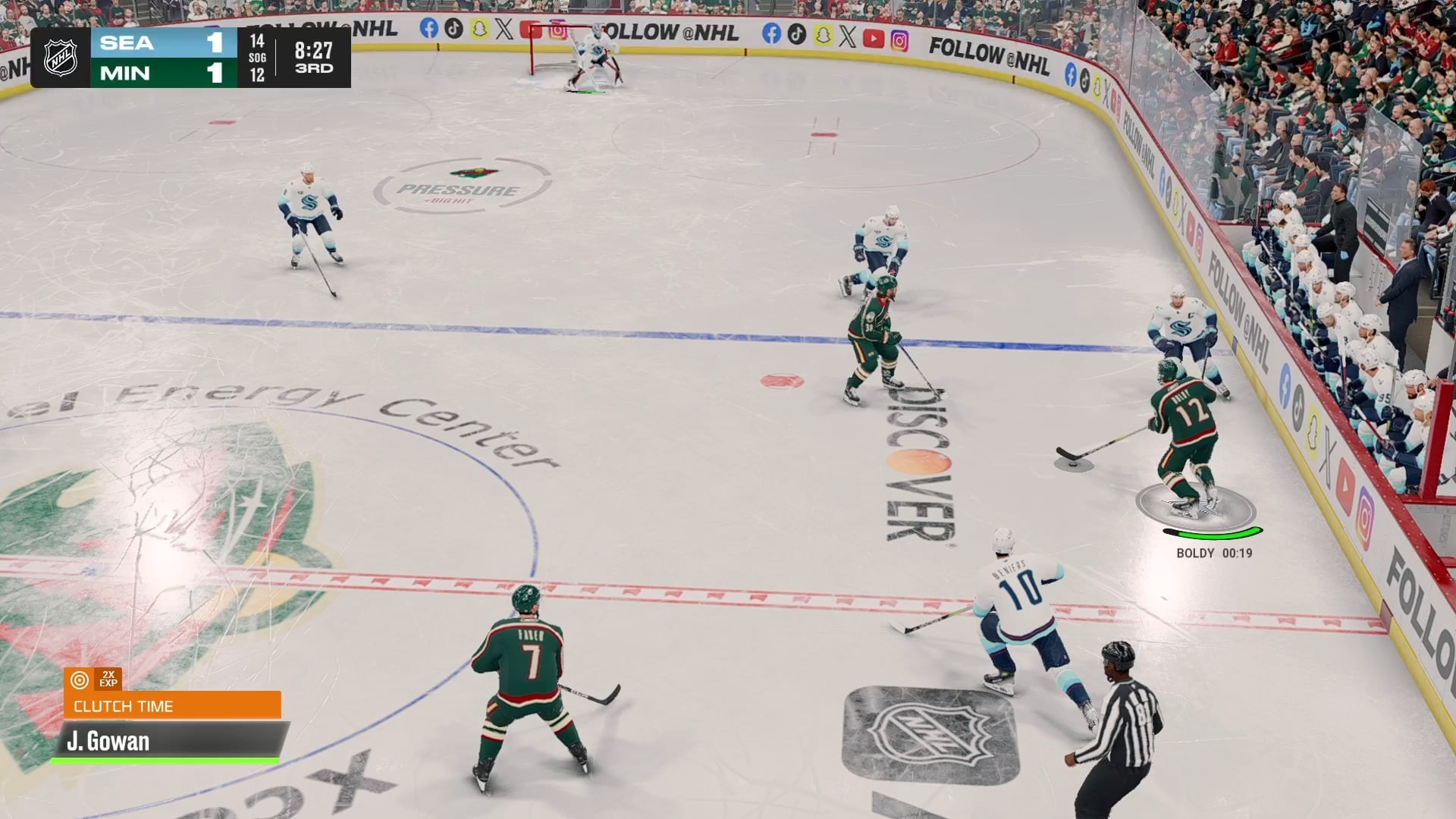Click the J. Gowan player nameplate
The width and height of the screenshot is (1456, 819).
click(168, 741)
